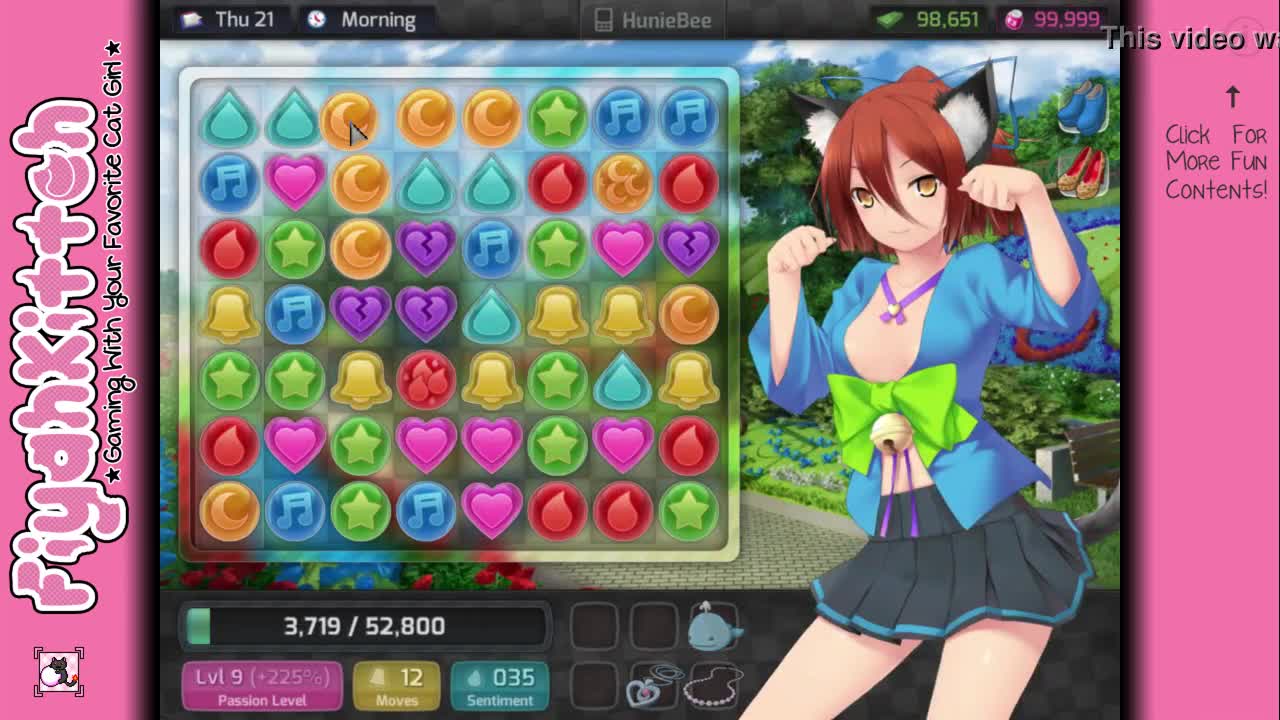Open the HunieBee device
1280x720 pixels.
654,20
